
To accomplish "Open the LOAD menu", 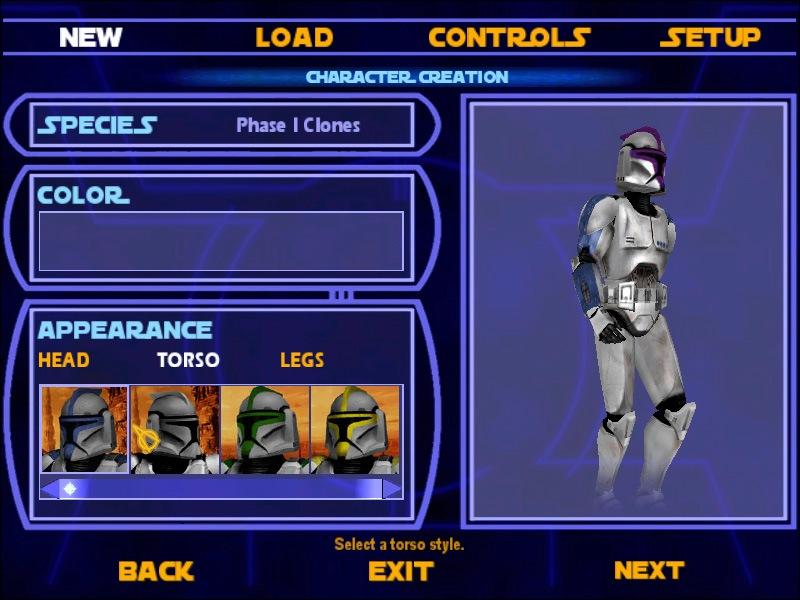I will tap(294, 38).
